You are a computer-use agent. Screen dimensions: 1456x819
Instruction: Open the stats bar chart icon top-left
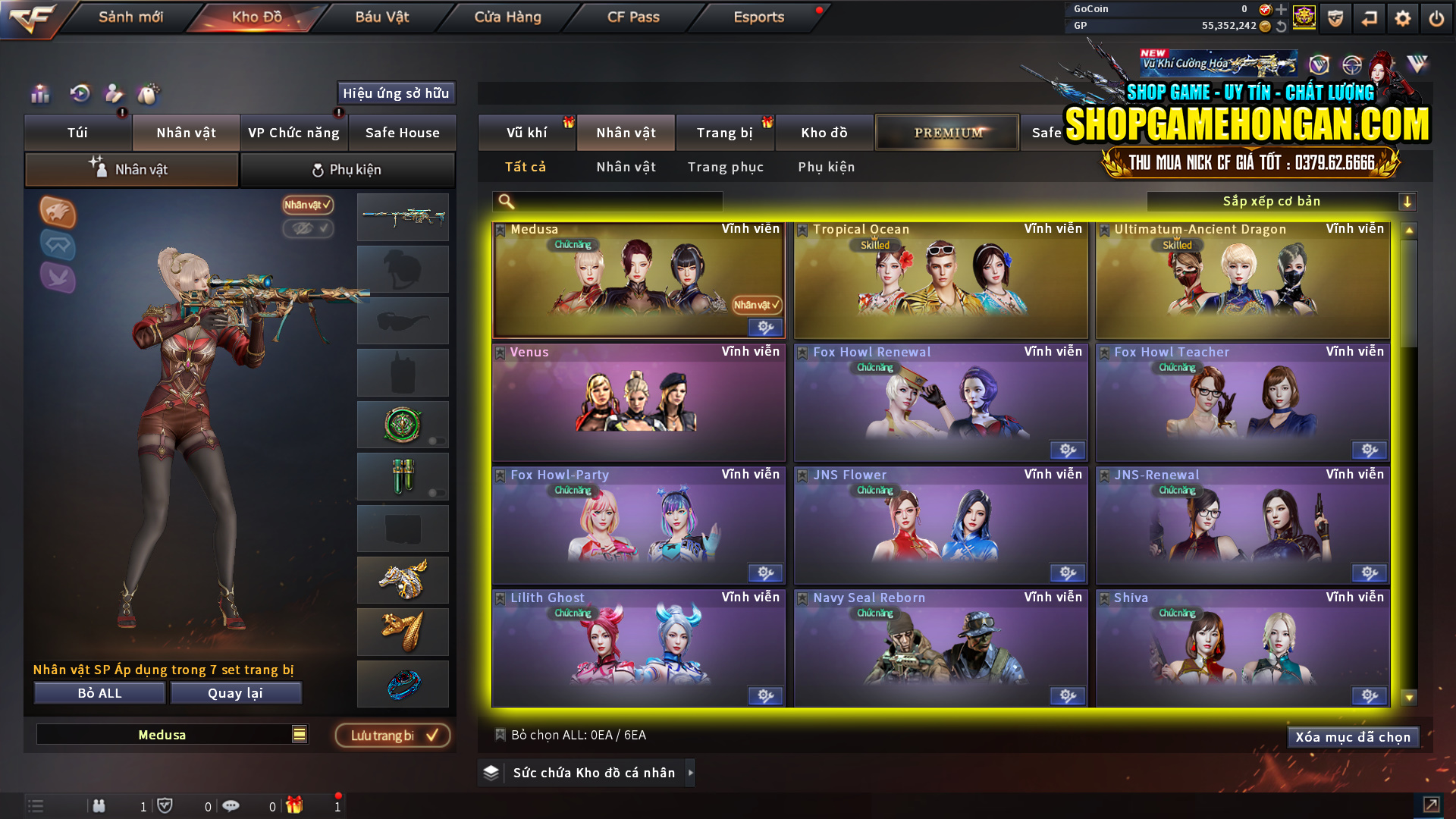39,94
